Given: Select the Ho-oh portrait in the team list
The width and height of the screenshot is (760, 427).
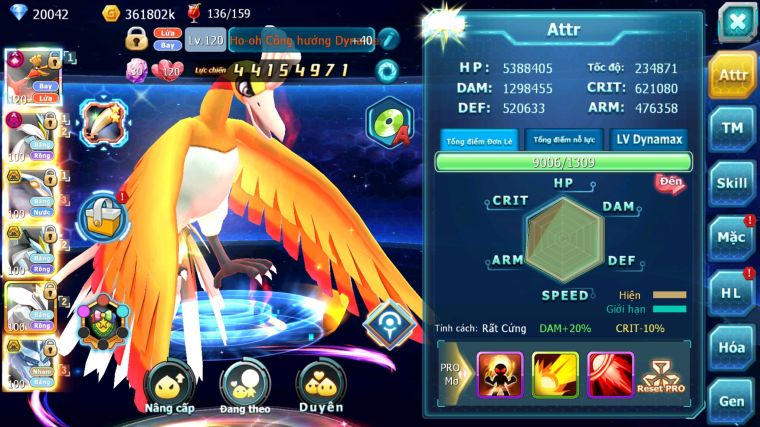Looking at the screenshot, I should click(28, 77).
